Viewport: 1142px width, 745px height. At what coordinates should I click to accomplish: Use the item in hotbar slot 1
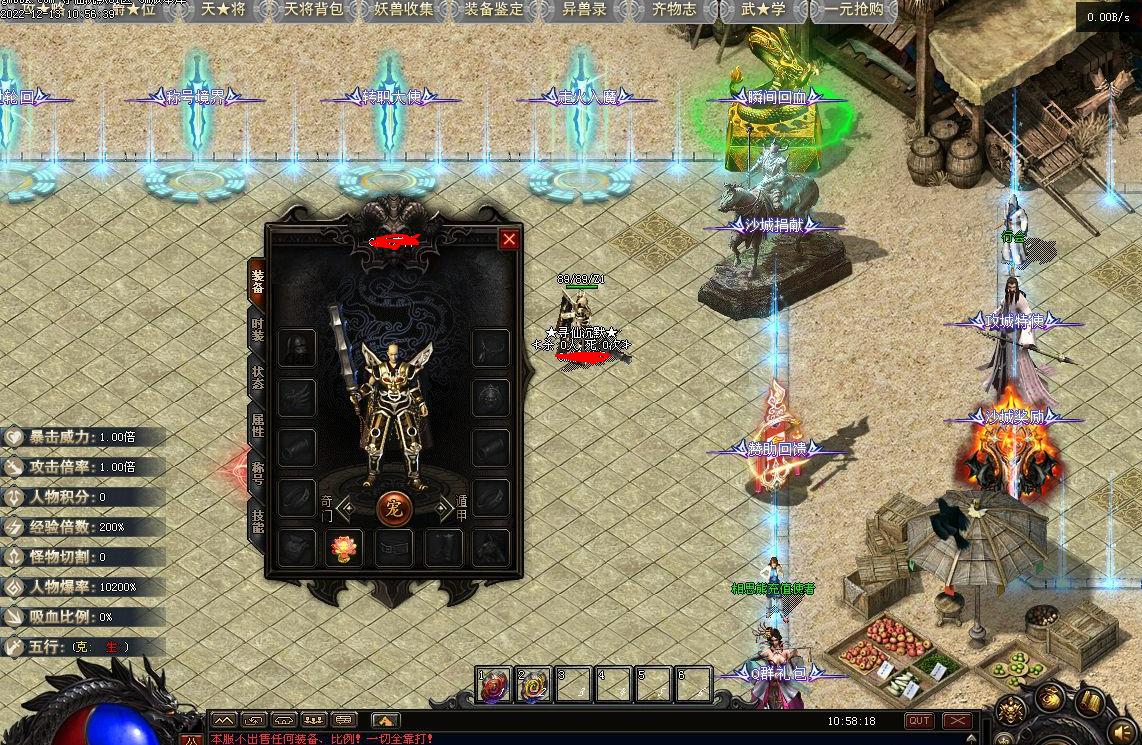[493, 685]
